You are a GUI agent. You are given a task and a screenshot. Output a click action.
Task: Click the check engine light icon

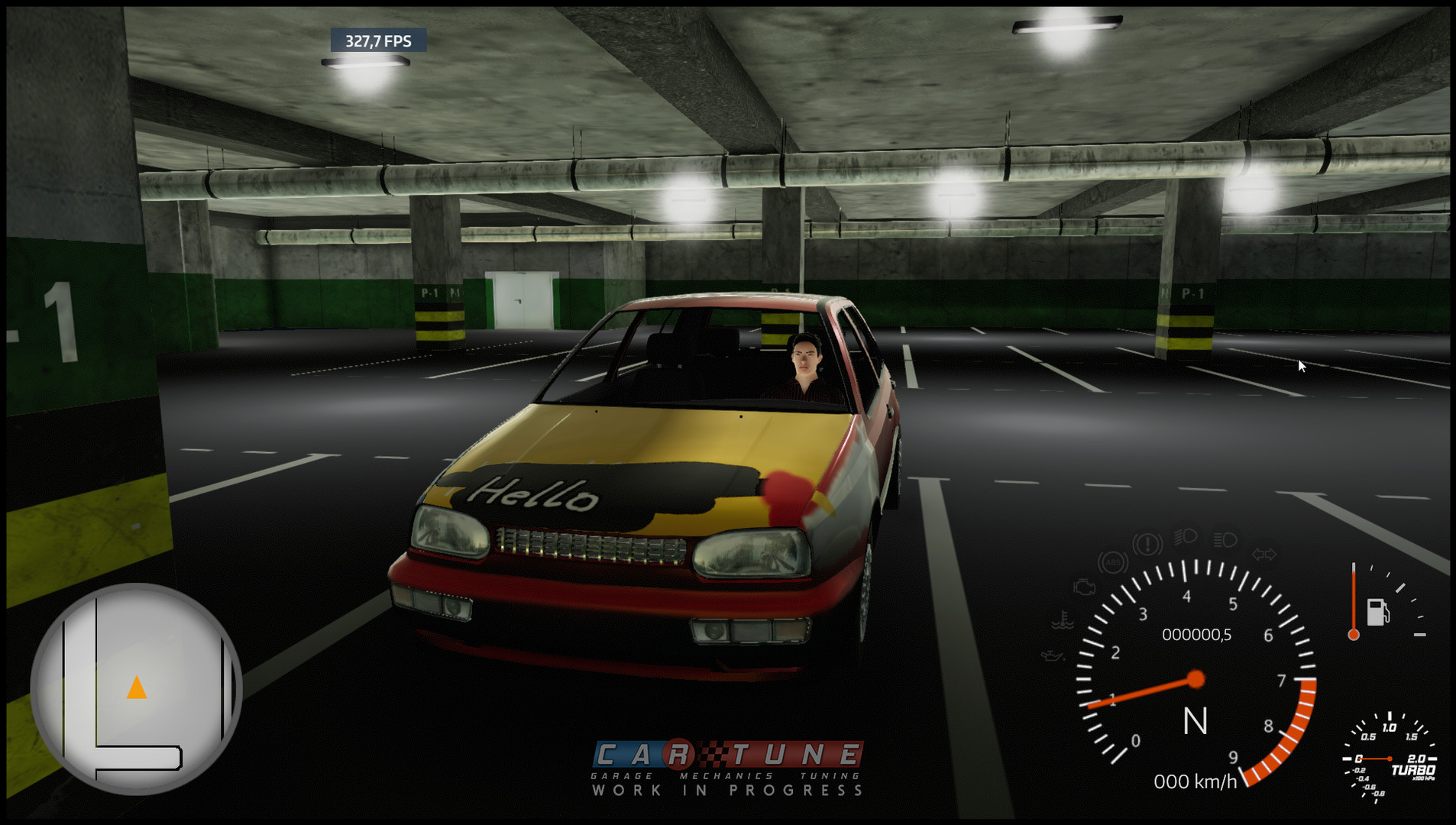click(1084, 587)
